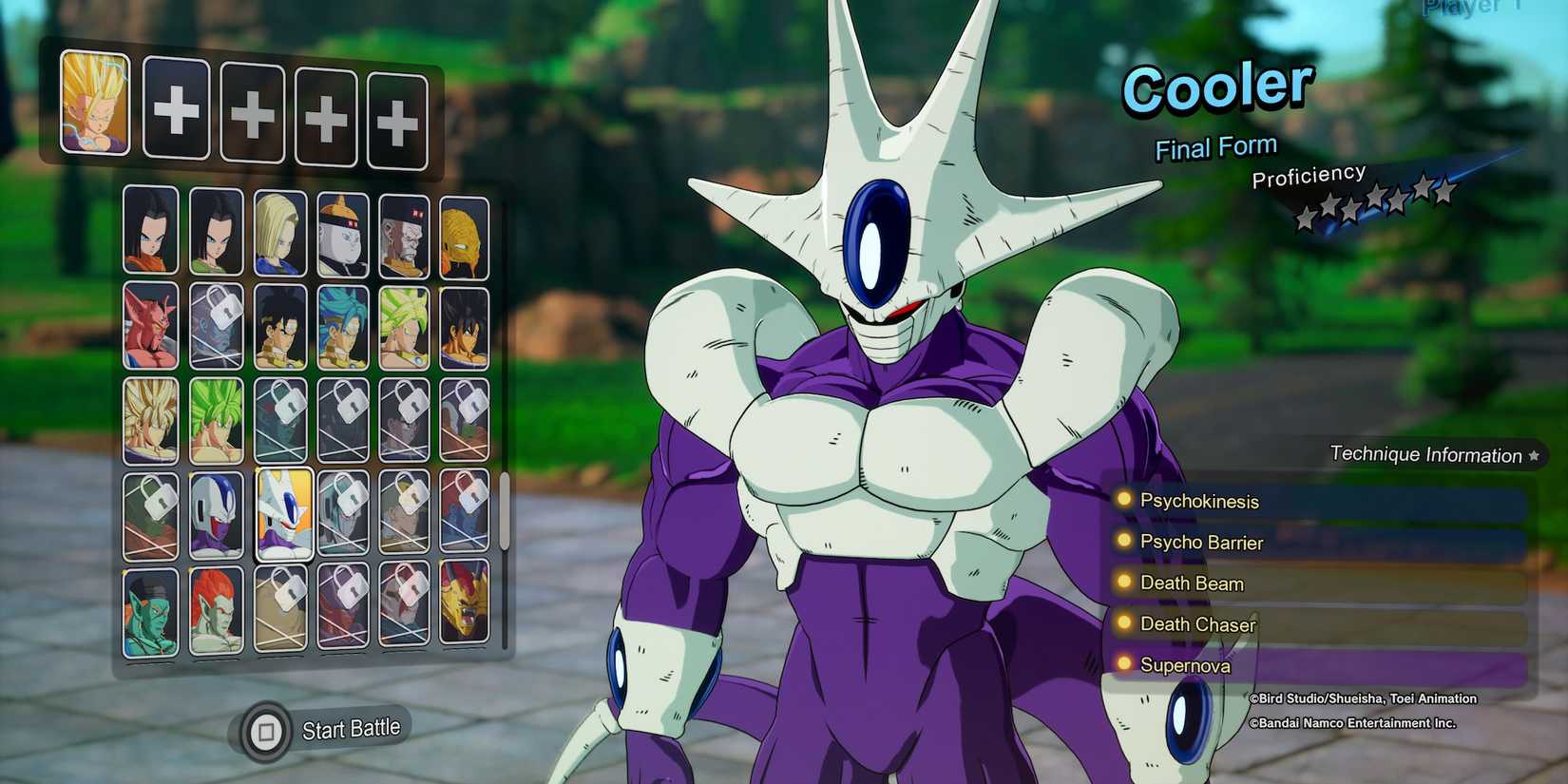Select the Bojack portrait wearing a bandana

[x=150, y=613]
